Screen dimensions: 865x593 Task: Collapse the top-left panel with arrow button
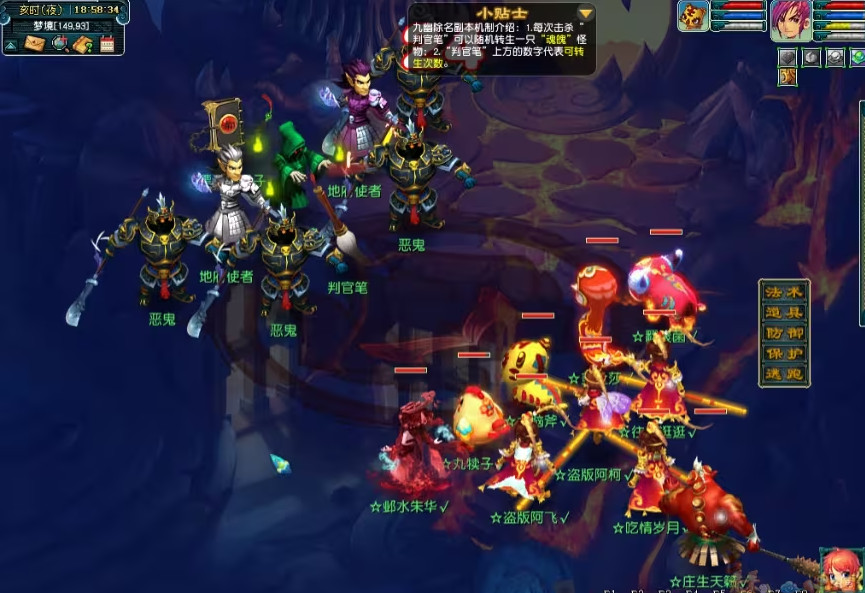[10, 44]
